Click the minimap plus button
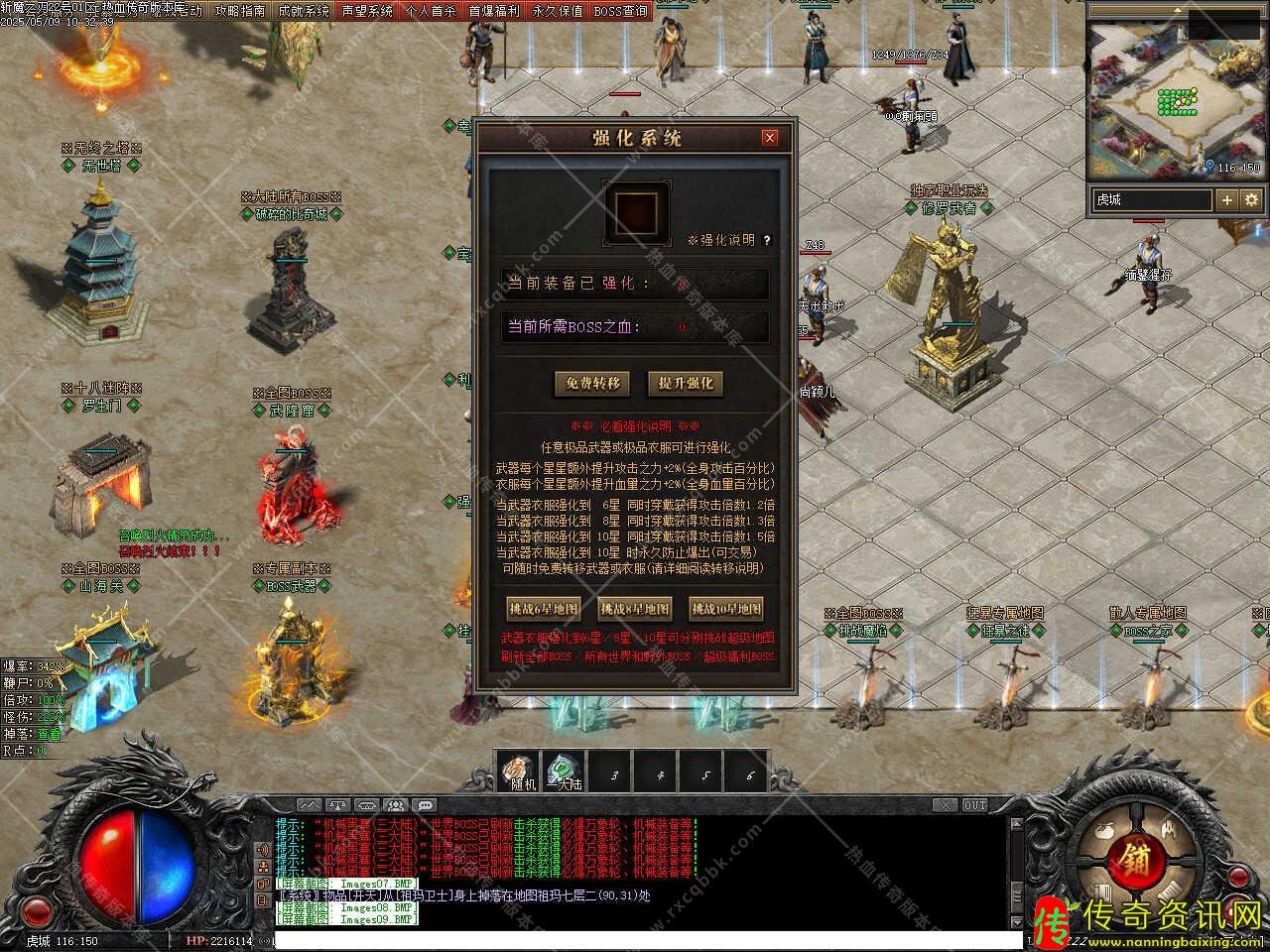This screenshot has height=952, width=1270. [x=1227, y=199]
